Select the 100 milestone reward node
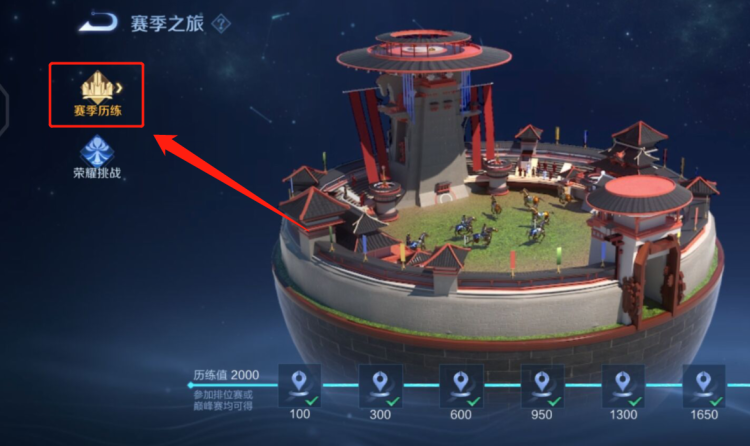 coord(300,385)
